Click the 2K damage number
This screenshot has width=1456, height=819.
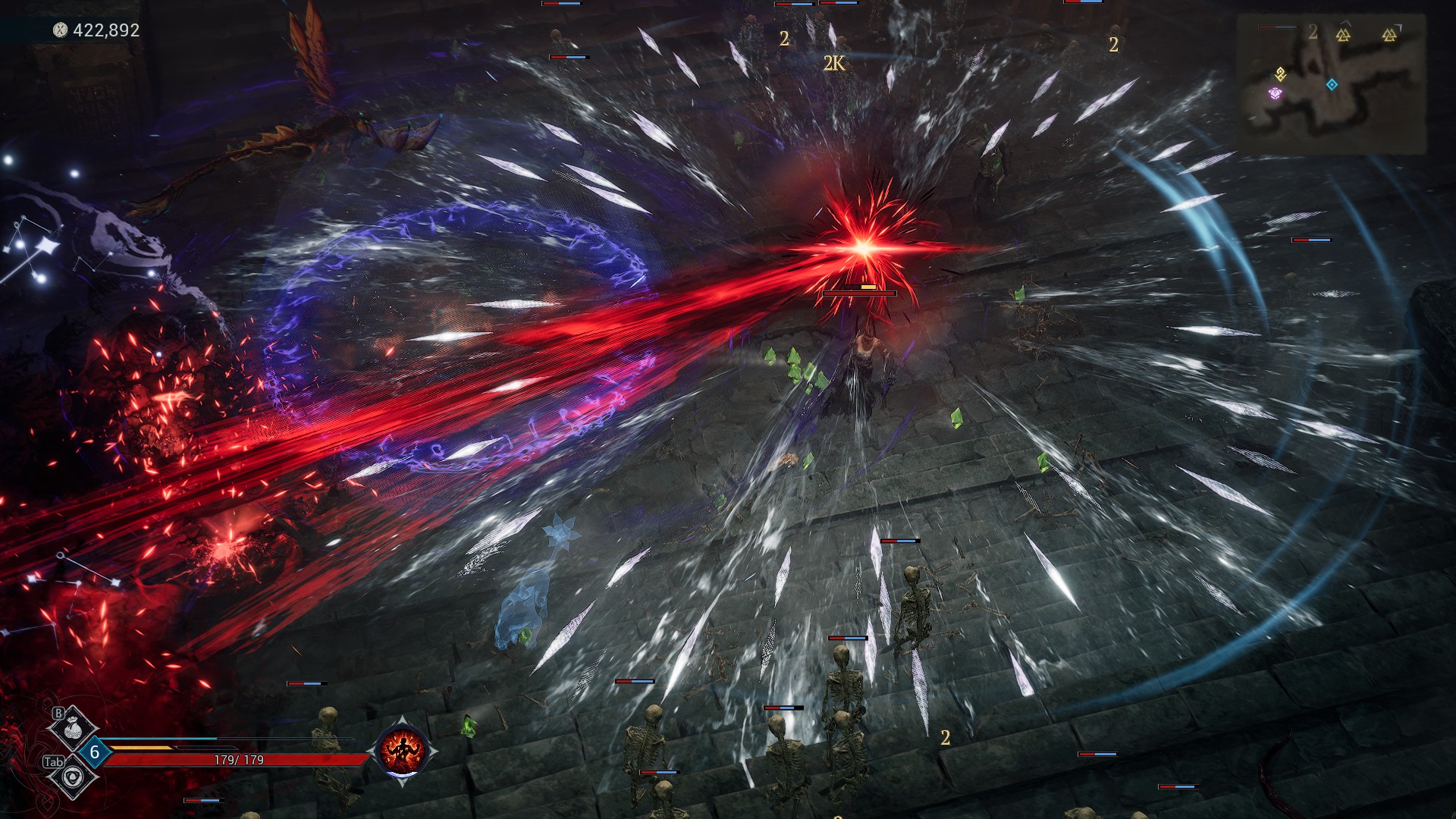point(834,63)
